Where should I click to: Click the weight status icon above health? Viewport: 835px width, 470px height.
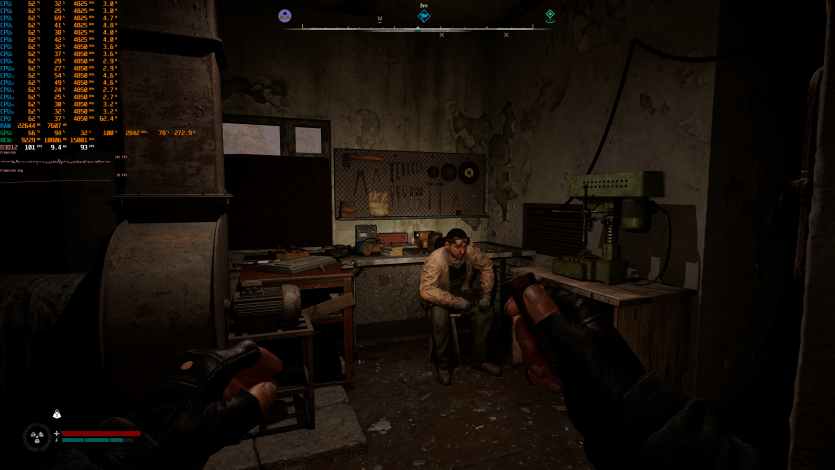click(57, 415)
